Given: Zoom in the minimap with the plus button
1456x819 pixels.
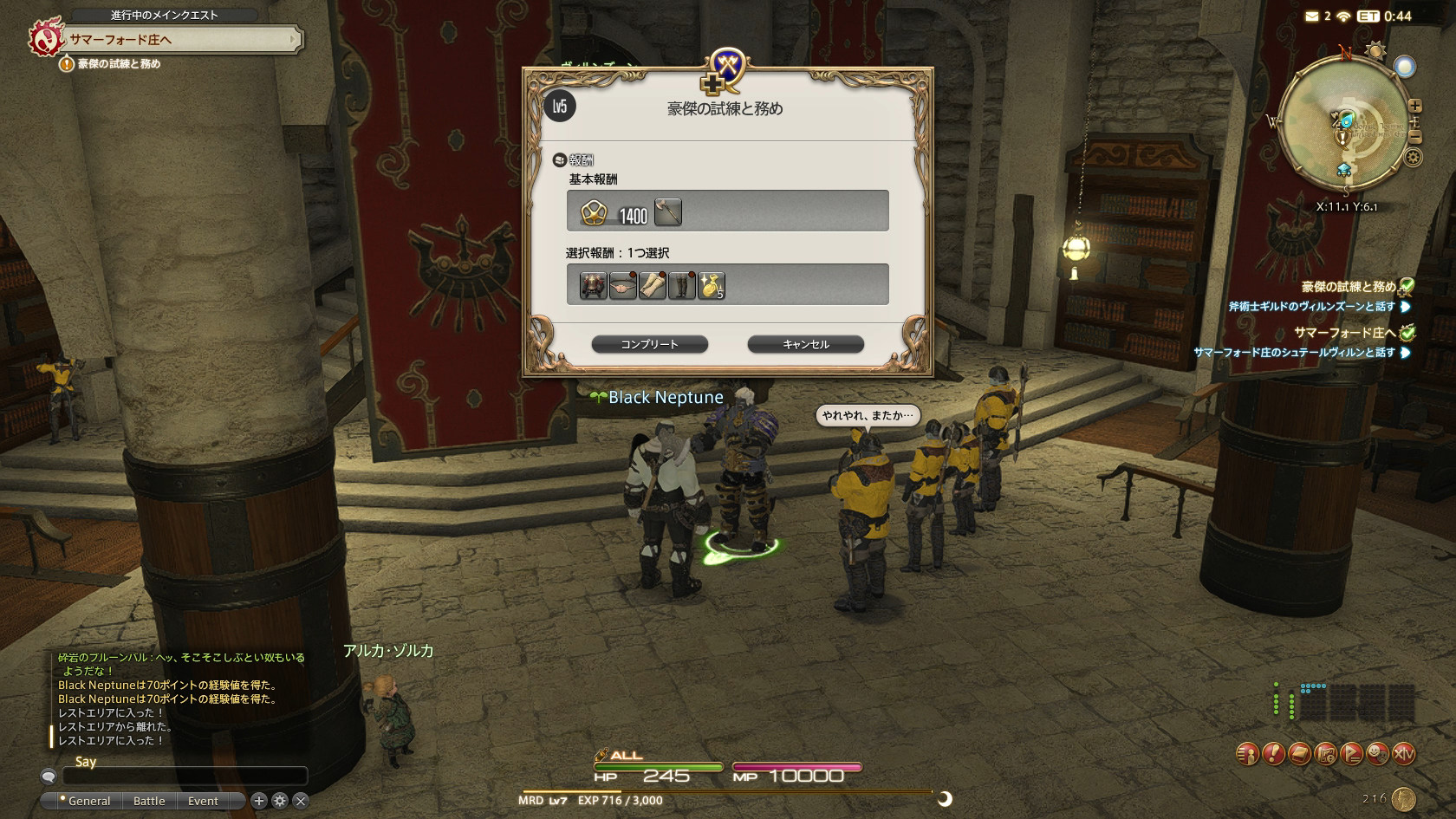Looking at the screenshot, I should [x=1415, y=106].
